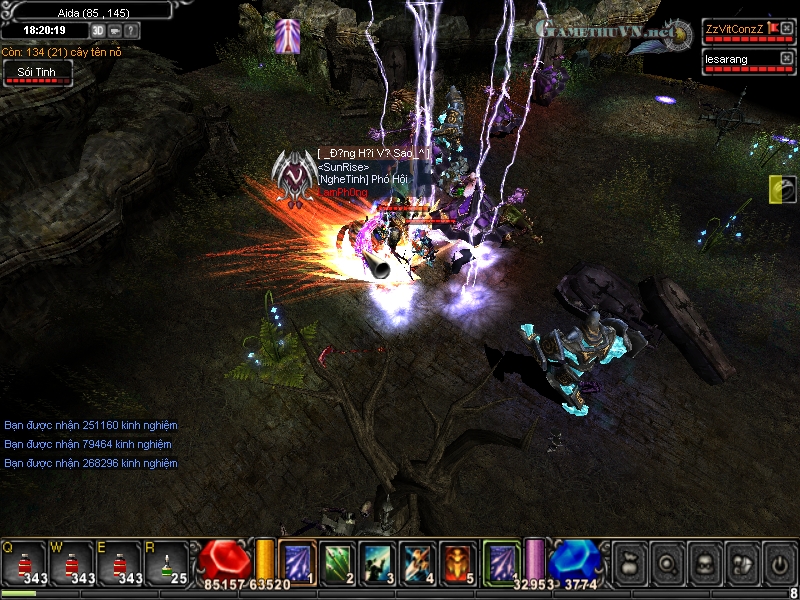The image size is (800, 600).
Task: Toggle the 3D view button
Action: tap(98, 31)
